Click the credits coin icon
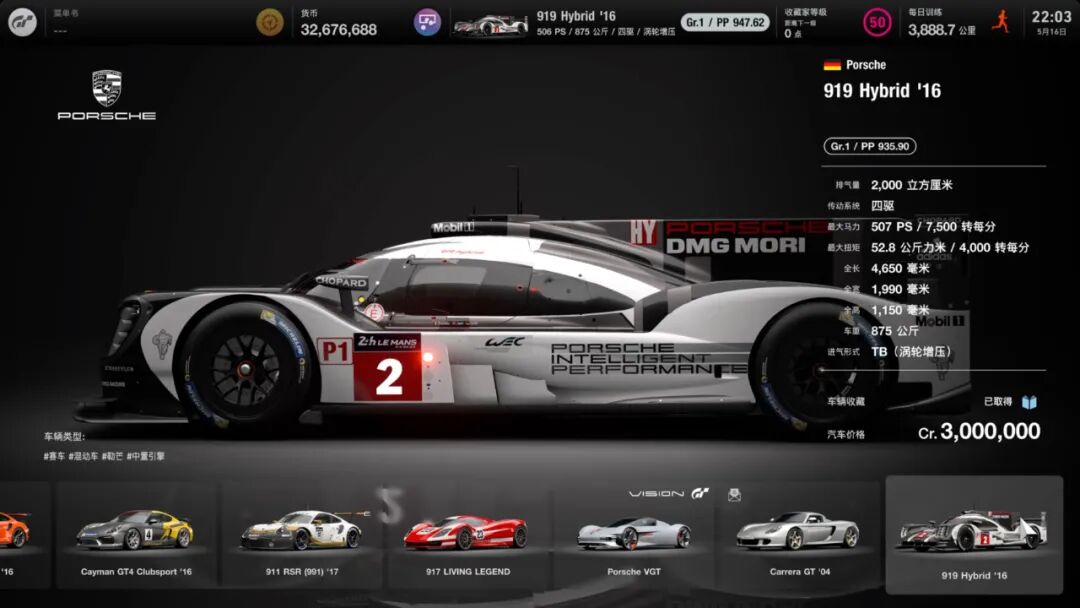1080x608 pixels. pos(270,22)
